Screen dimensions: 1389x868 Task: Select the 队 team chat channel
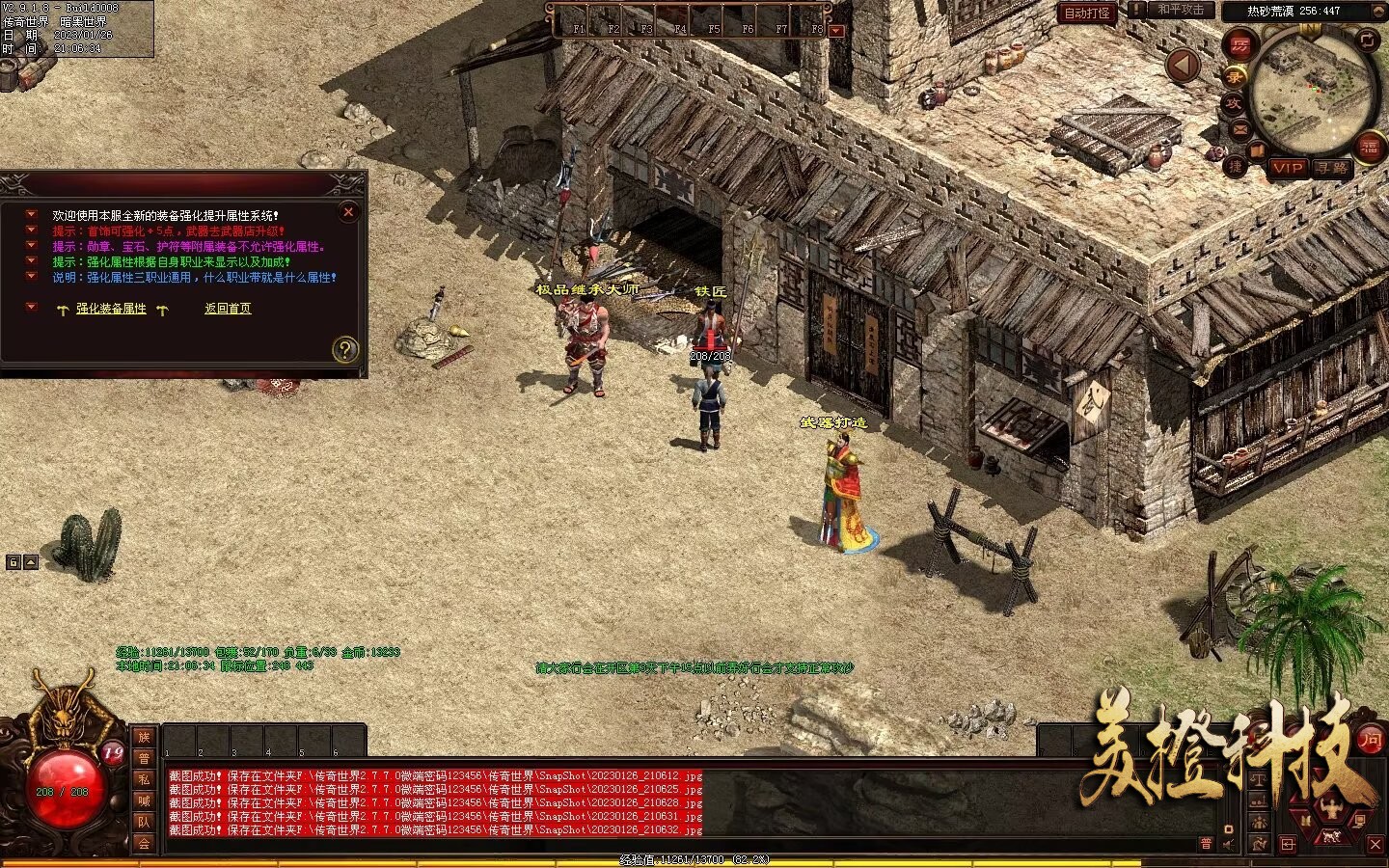144,822
